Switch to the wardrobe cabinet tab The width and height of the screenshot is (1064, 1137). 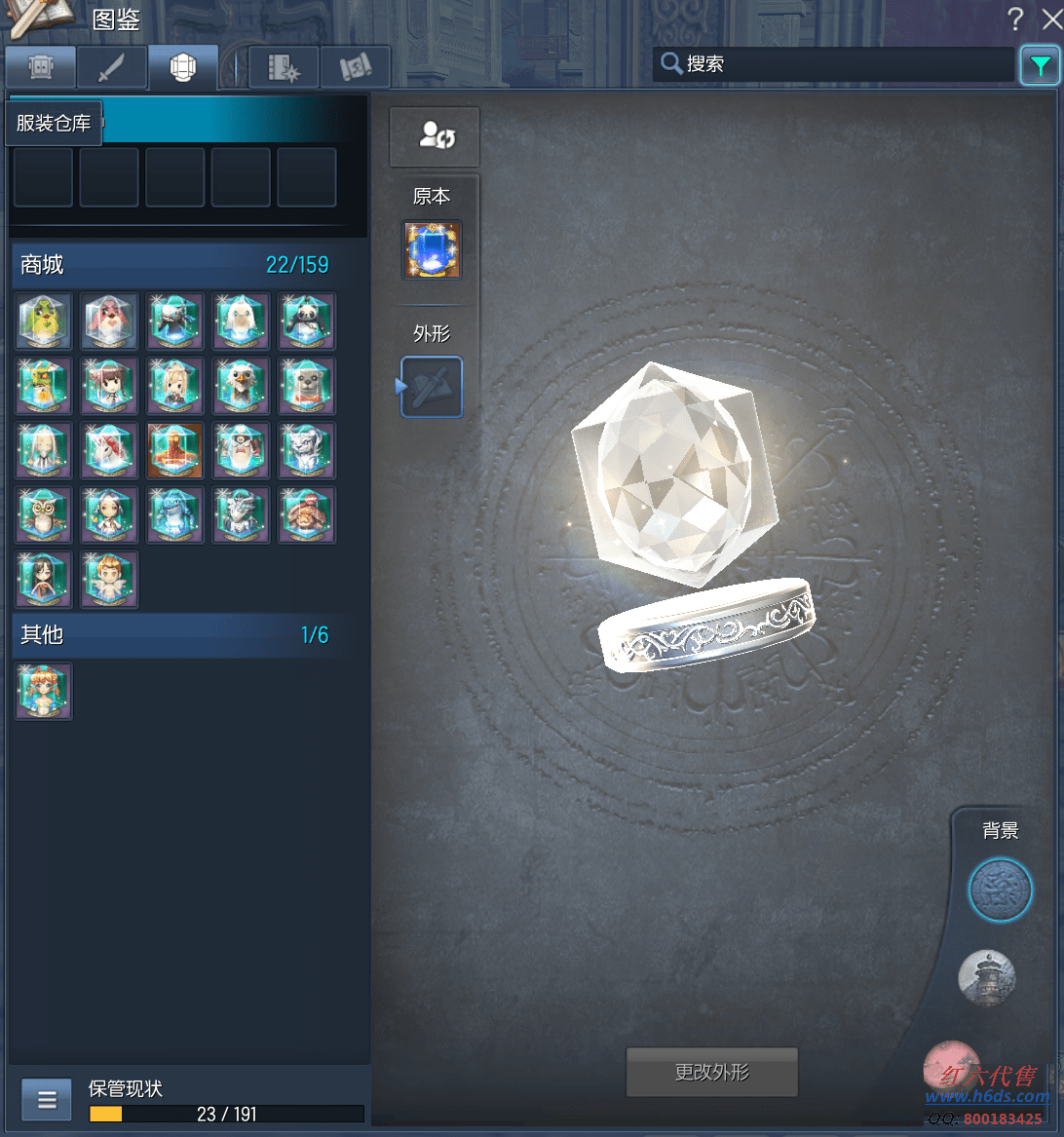(40, 67)
